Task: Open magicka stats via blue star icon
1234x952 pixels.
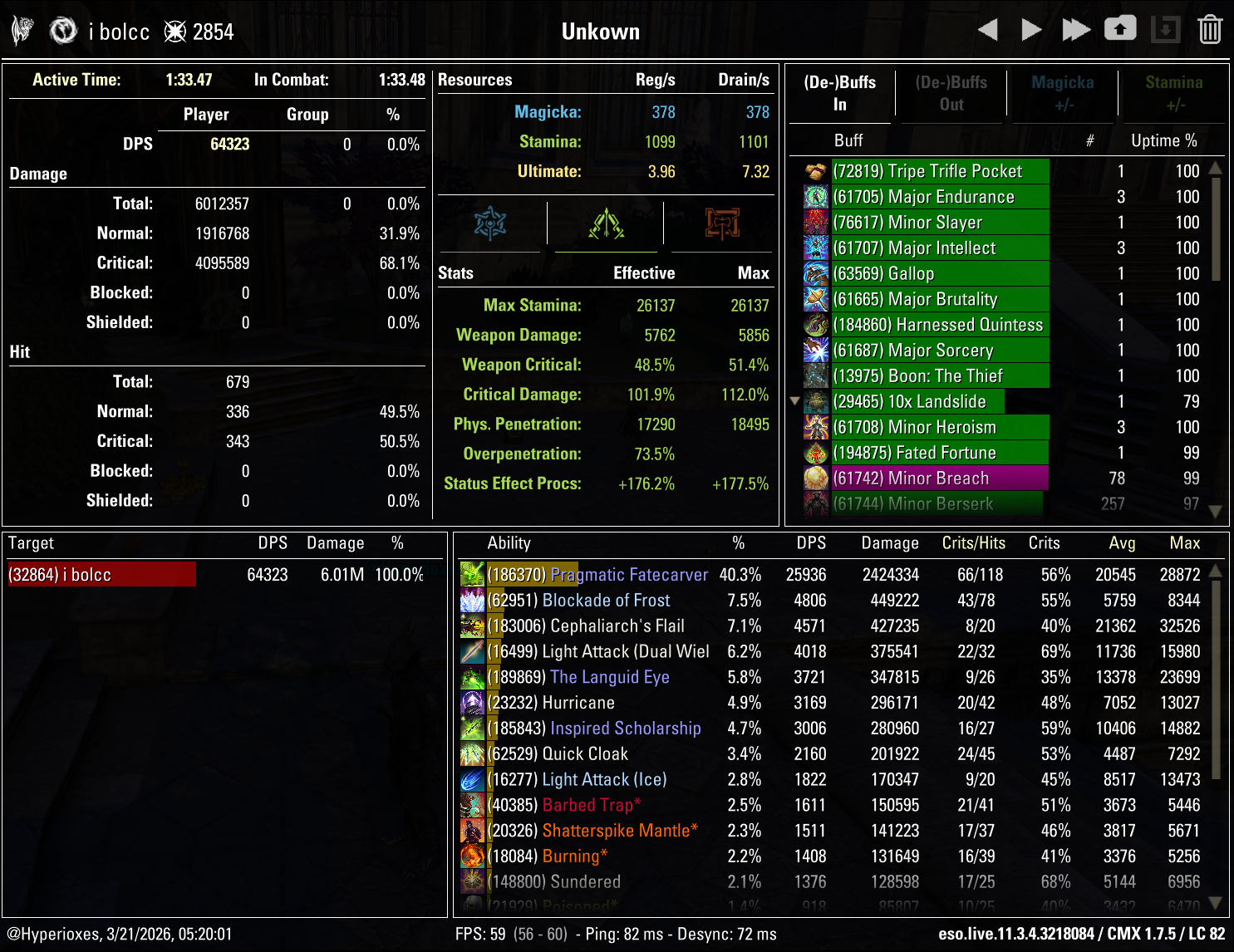Action: click(x=490, y=223)
